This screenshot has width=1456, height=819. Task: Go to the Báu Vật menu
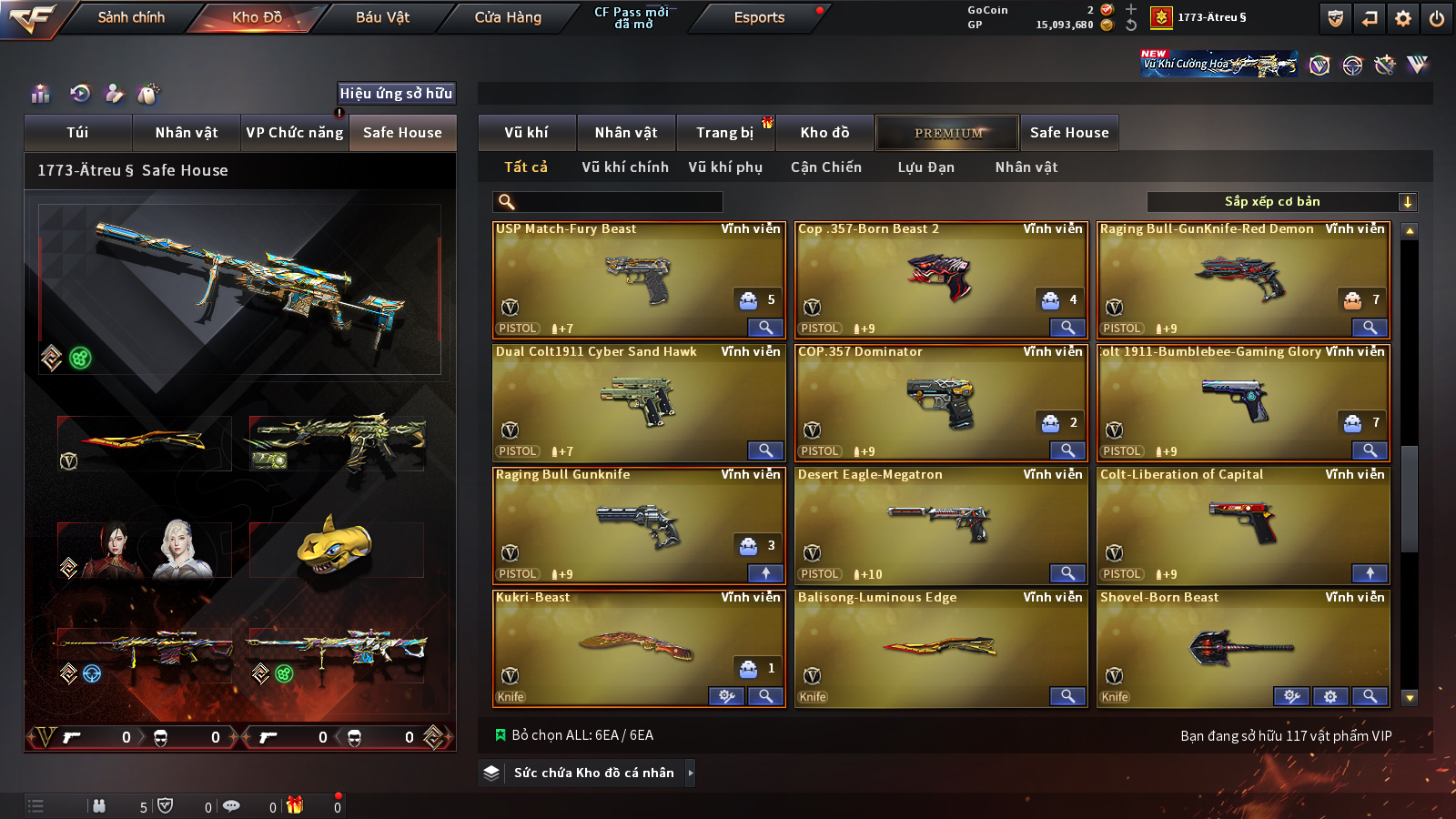pyautogui.click(x=382, y=17)
